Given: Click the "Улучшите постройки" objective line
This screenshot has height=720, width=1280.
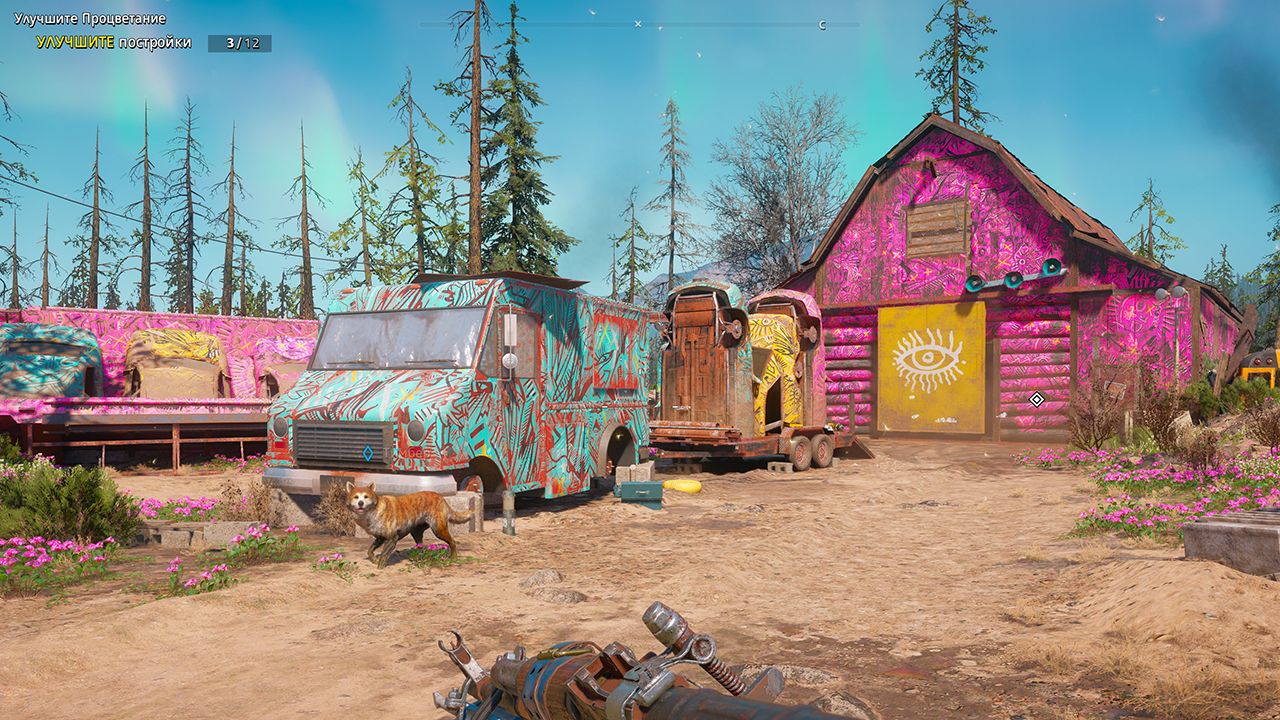Looking at the screenshot, I should click(114, 43).
